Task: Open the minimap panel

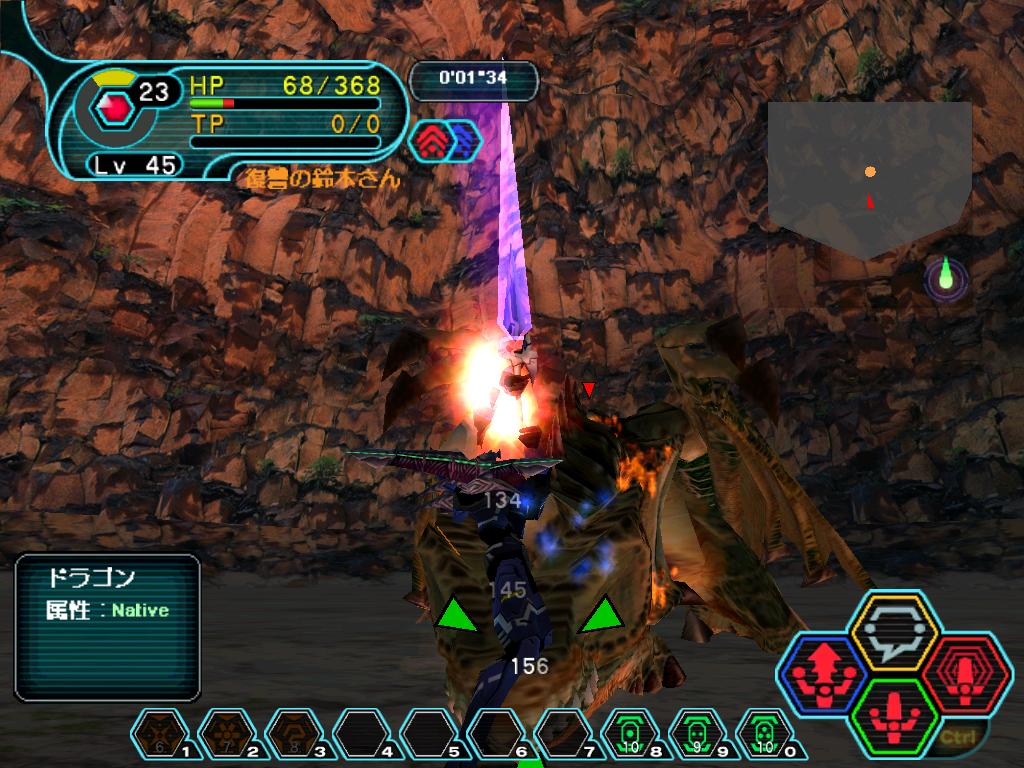Action: pos(869,175)
